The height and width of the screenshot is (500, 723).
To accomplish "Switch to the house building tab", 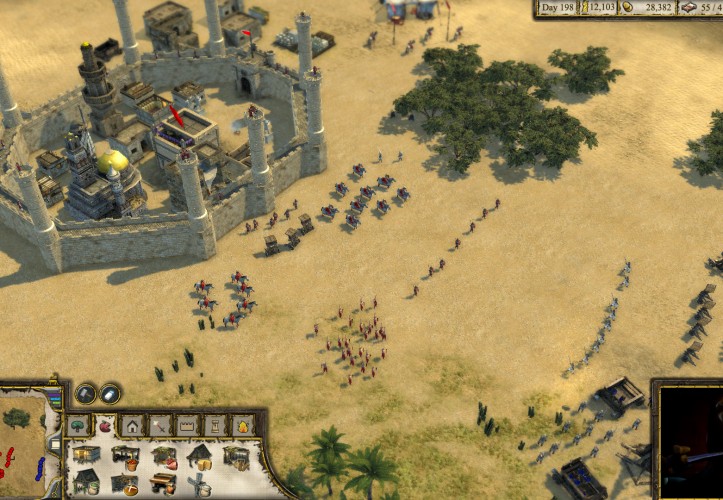I will 132,426.
